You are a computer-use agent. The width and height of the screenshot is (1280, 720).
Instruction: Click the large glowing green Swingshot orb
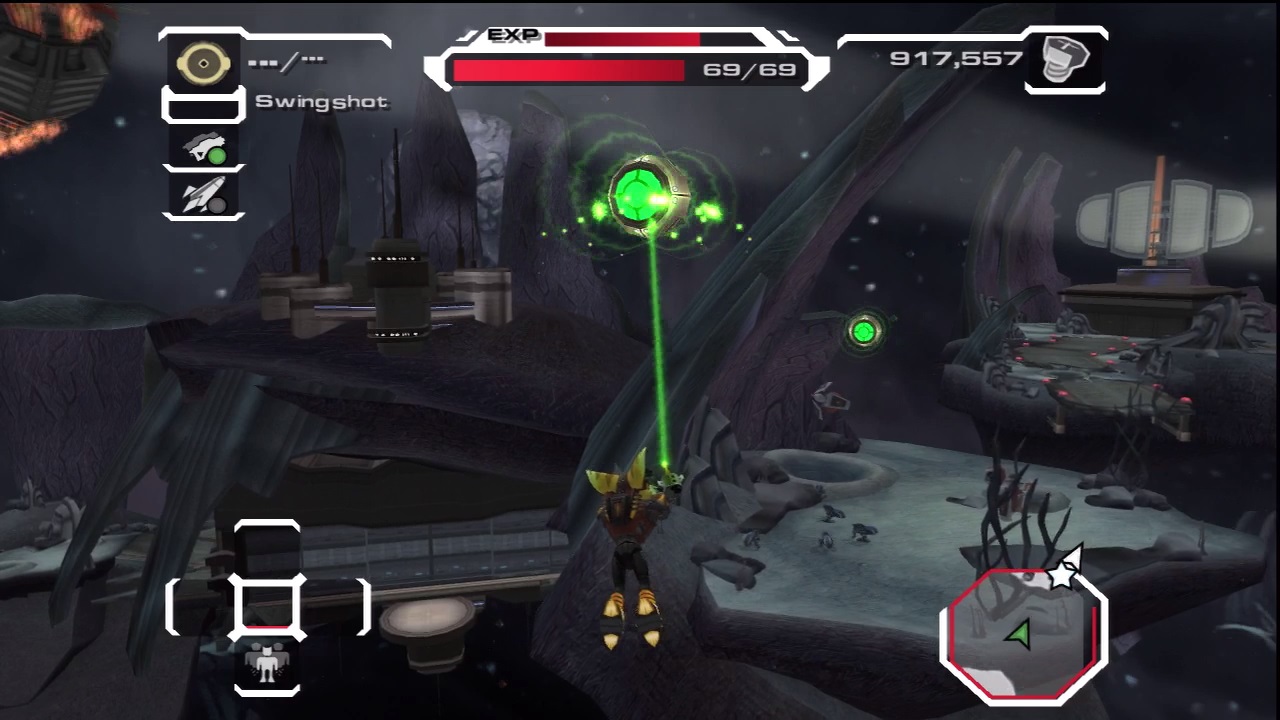pyautogui.click(x=640, y=193)
